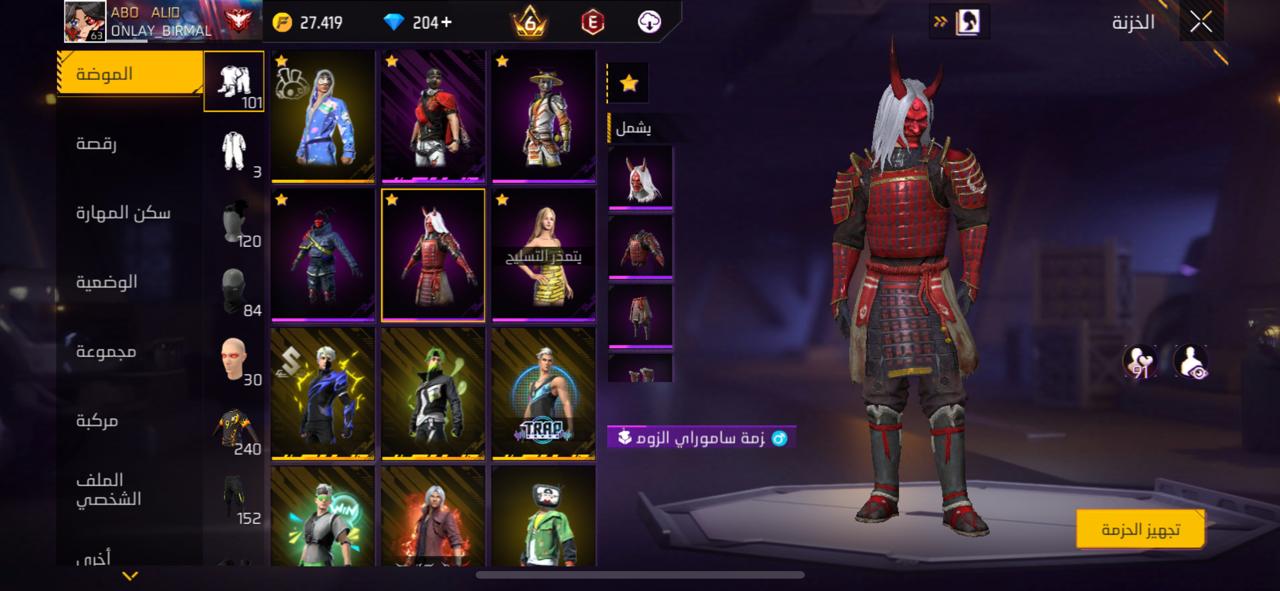Open the سكن المهارة skill skin tab
1280x591 pixels.
[x=124, y=213]
